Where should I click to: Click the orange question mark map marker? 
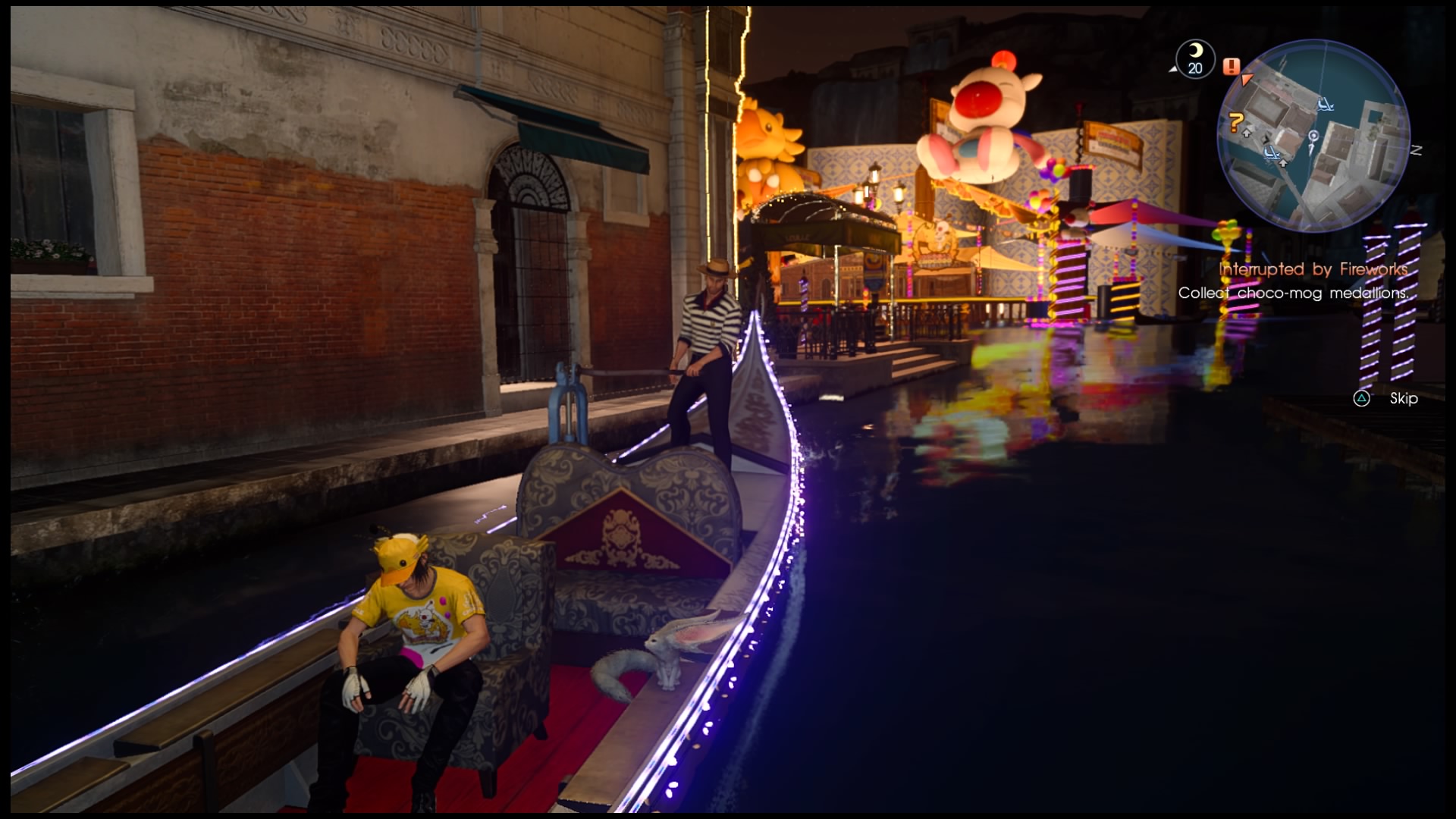tap(1236, 121)
